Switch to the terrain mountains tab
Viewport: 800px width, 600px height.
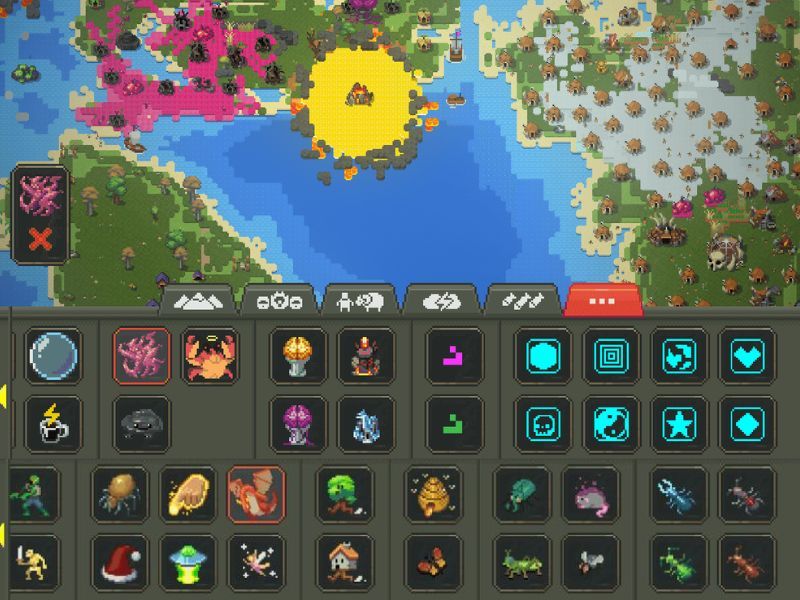pyautogui.click(x=197, y=300)
